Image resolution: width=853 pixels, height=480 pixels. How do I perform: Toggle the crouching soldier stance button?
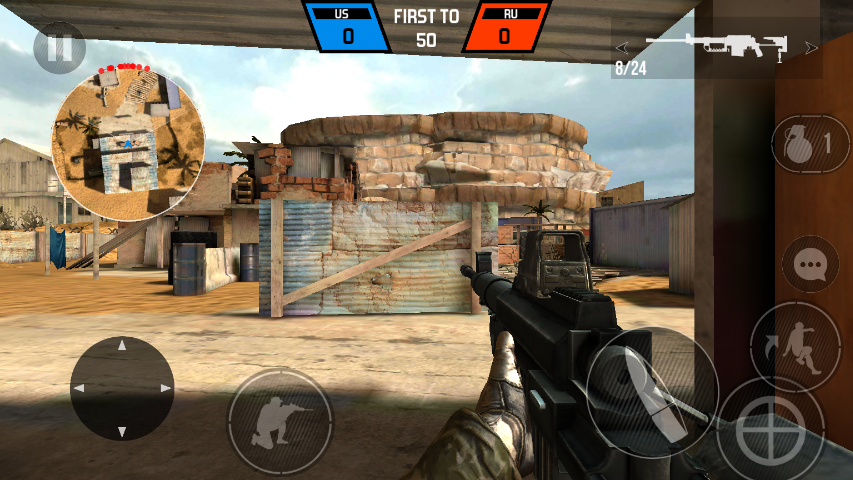pyautogui.click(x=279, y=420)
